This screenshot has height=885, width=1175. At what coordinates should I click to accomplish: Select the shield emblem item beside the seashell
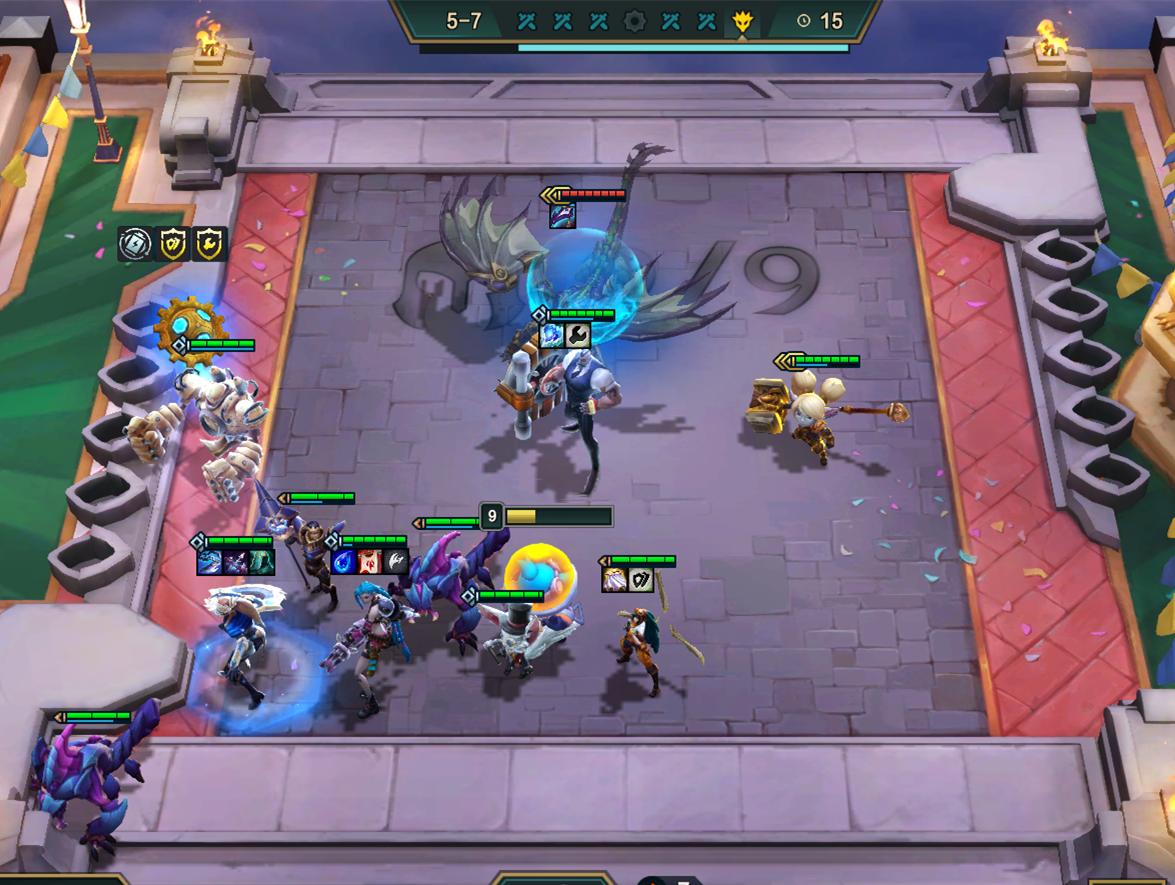click(640, 580)
